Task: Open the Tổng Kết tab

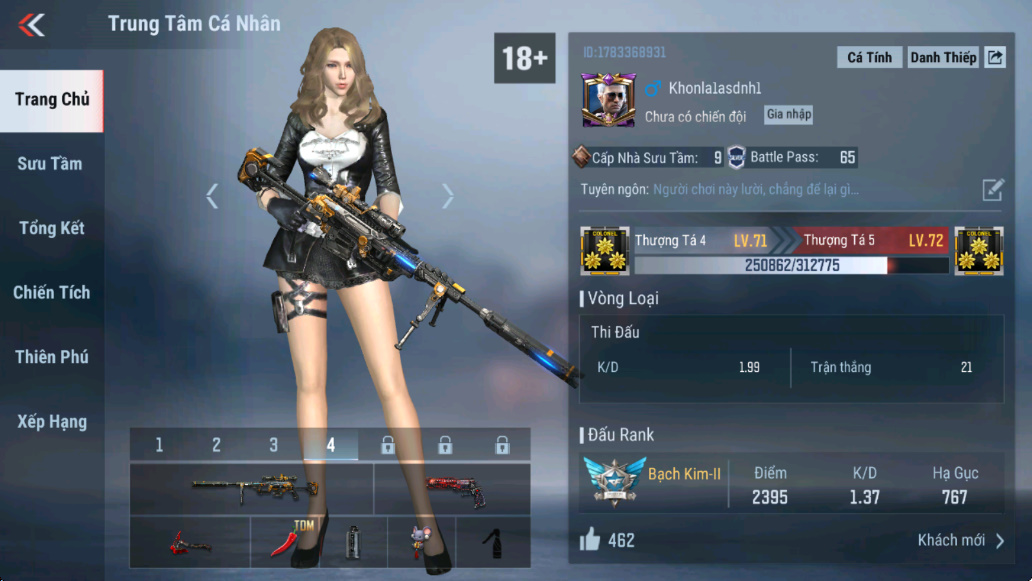Action: point(51,228)
